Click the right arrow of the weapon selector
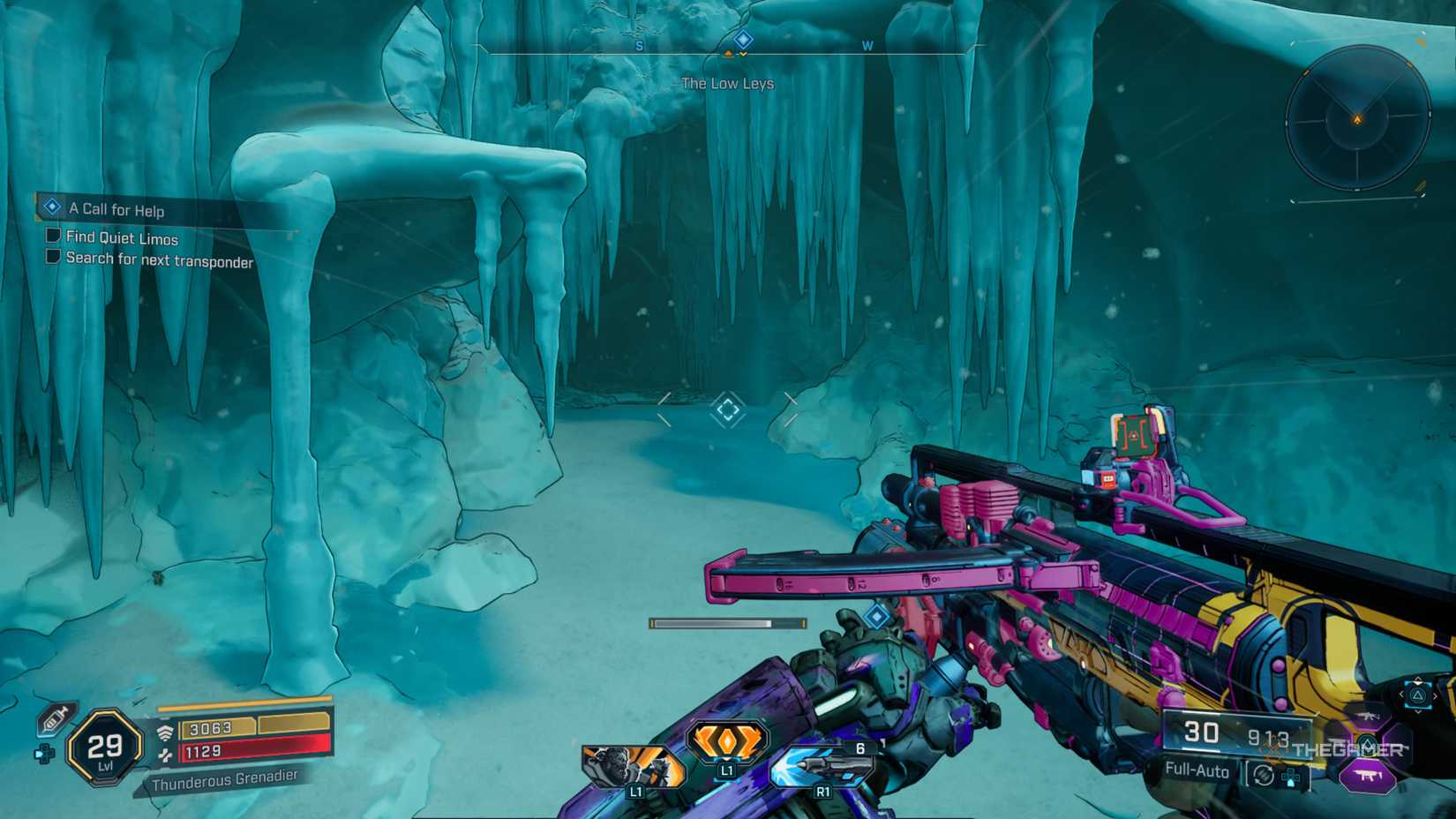The width and height of the screenshot is (1456, 819). [x=1435, y=695]
